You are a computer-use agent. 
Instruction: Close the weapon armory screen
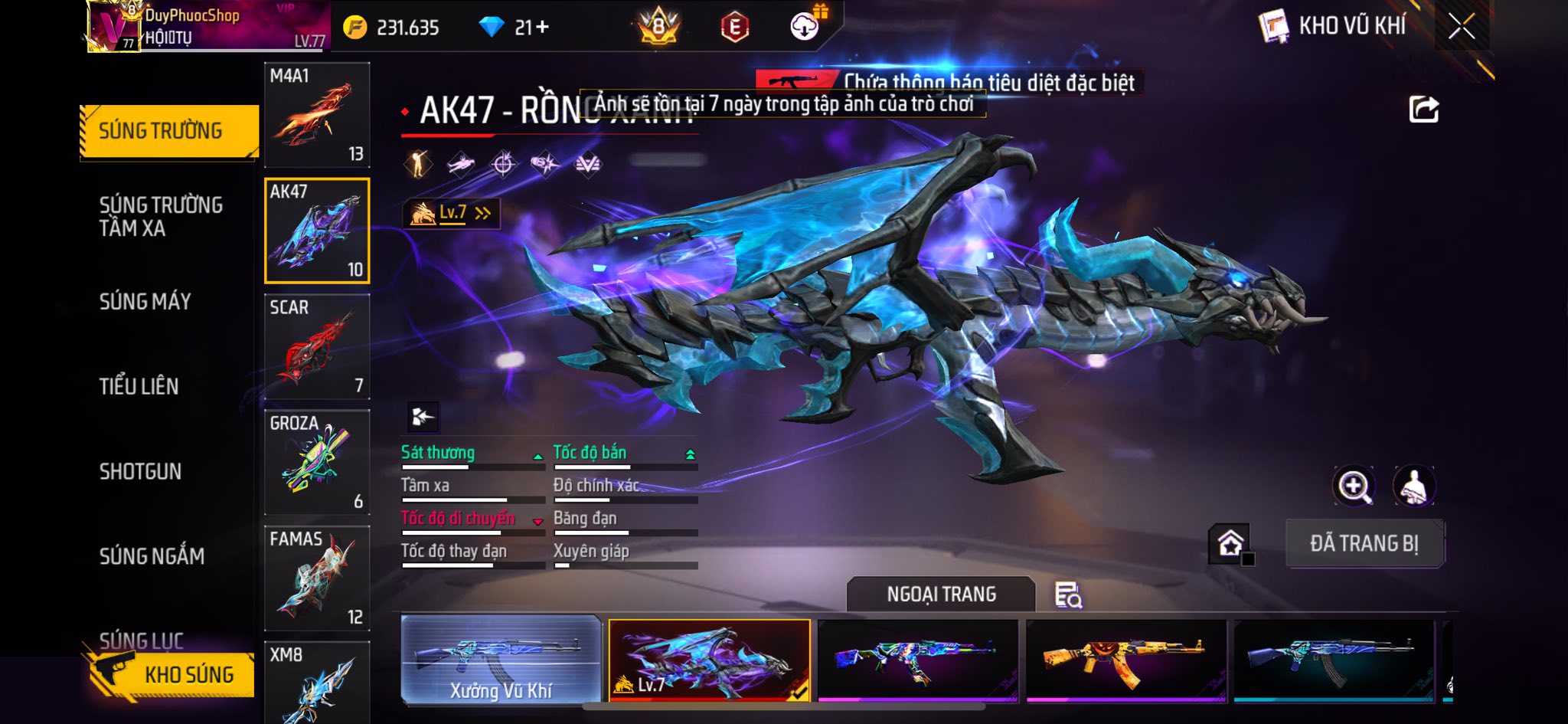[x=1461, y=27]
